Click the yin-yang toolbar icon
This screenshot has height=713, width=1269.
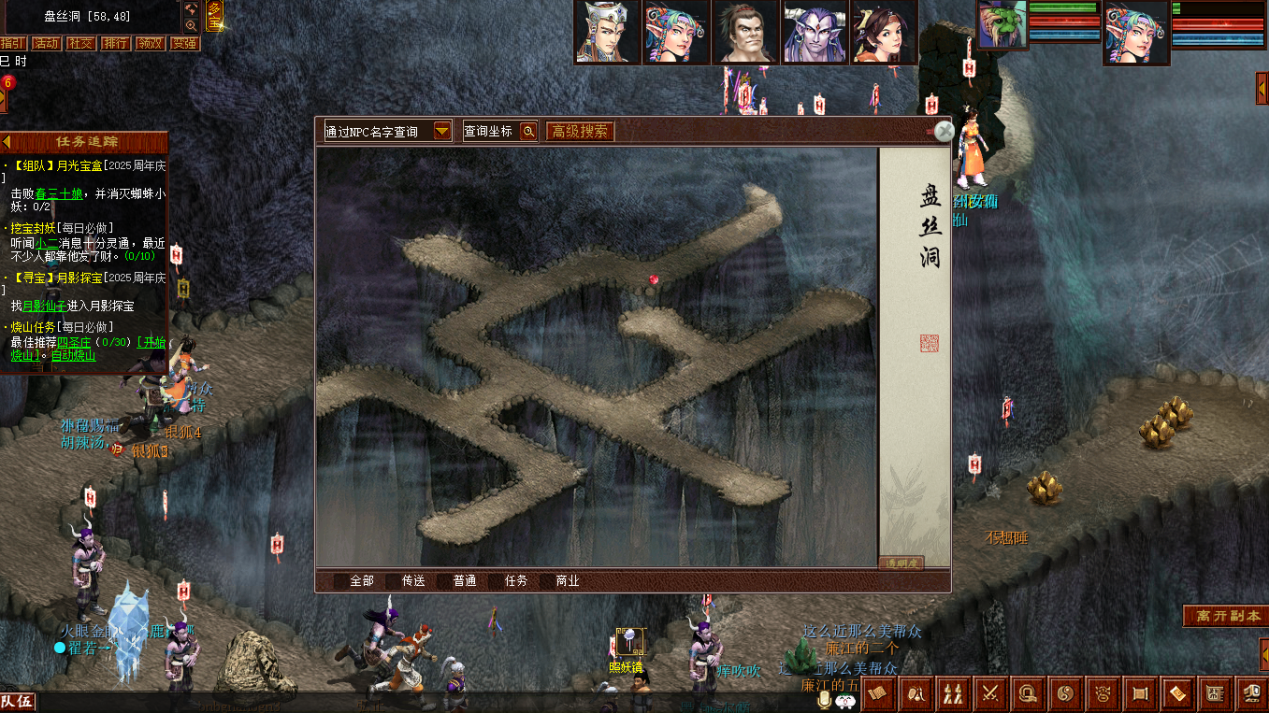(1064, 693)
